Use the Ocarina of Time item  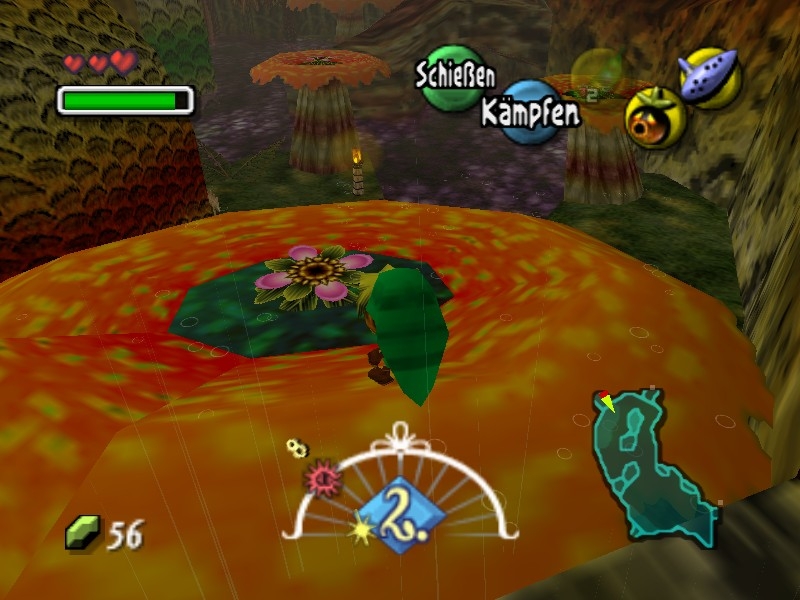[x=709, y=77]
